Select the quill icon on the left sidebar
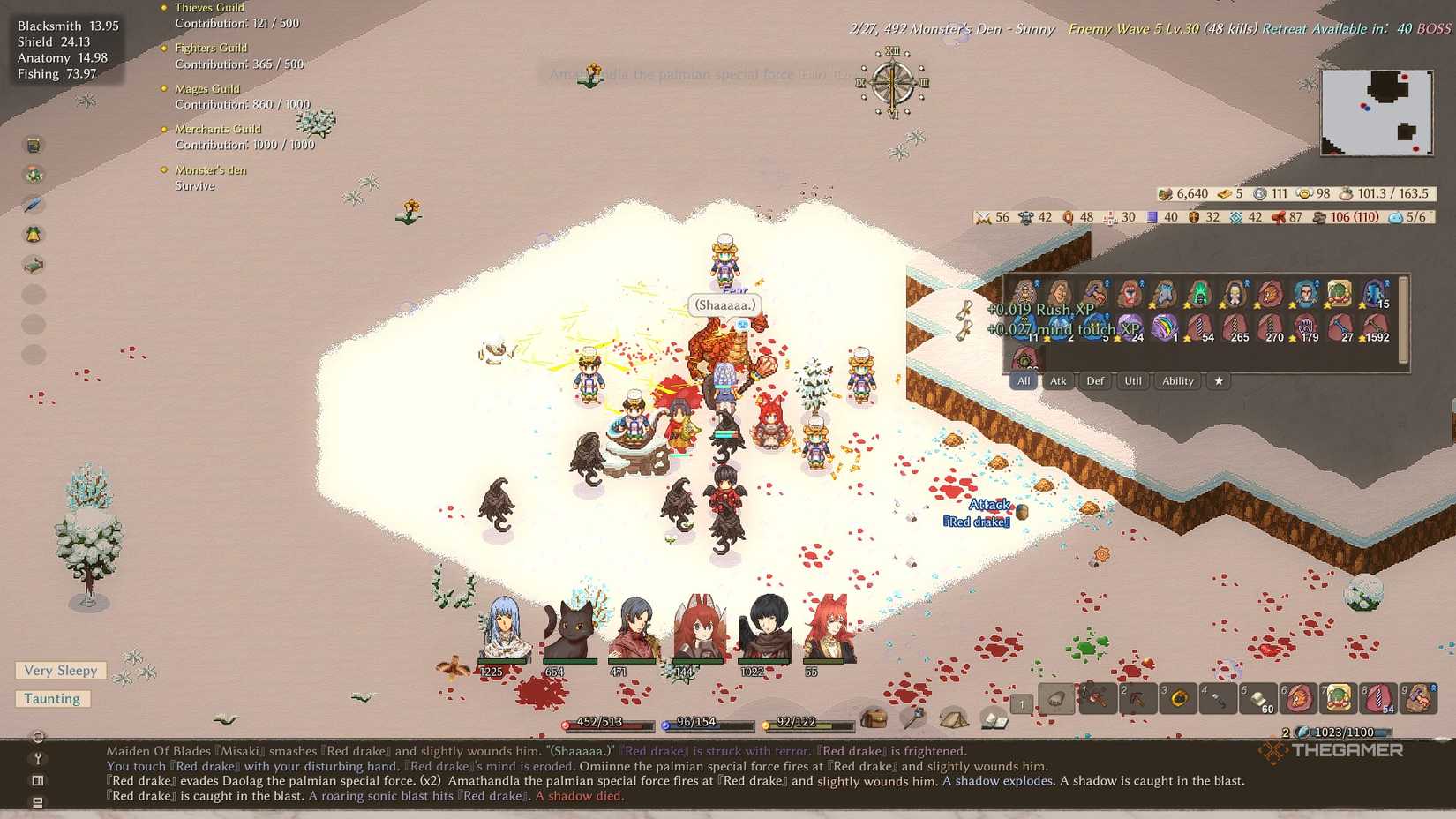 click(x=34, y=204)
